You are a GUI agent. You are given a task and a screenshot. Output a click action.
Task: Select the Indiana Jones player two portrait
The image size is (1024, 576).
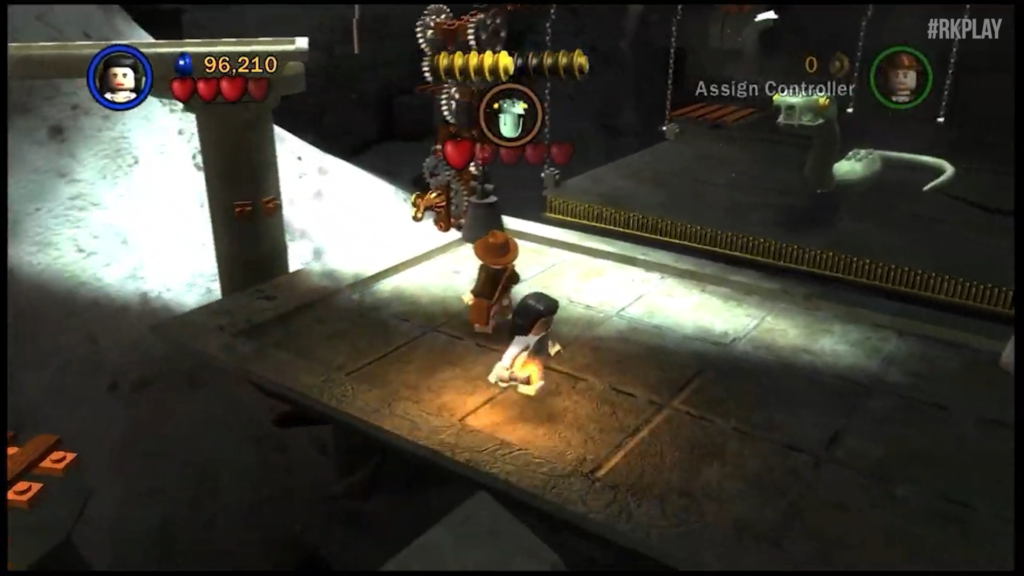pyautogui.click(x=900, y=76)
